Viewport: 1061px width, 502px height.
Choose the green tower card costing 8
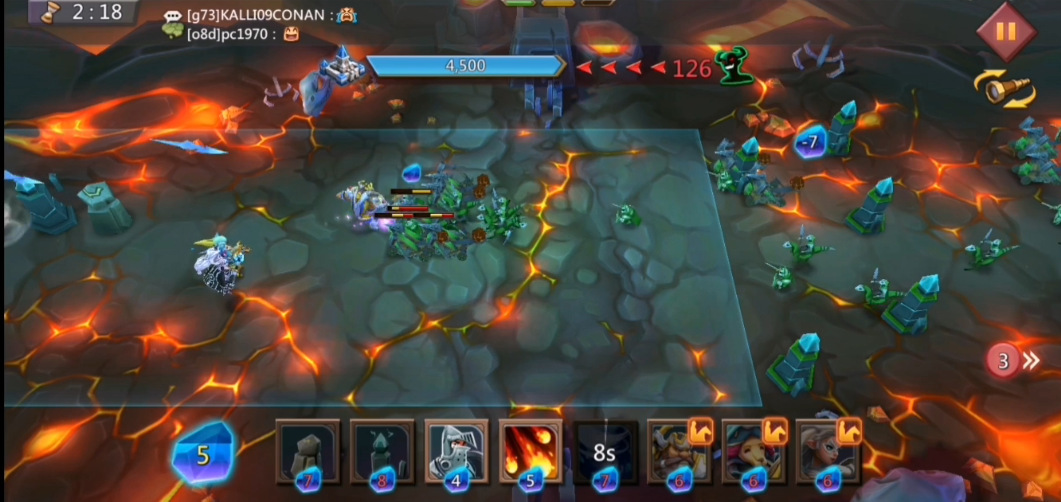pos(382,453)
